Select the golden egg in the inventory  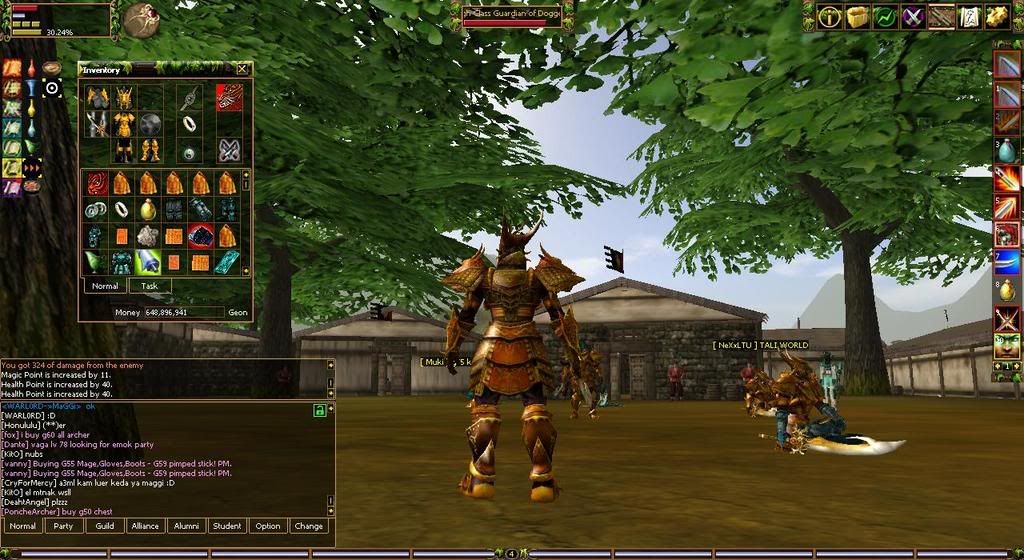tap(148, 209)
